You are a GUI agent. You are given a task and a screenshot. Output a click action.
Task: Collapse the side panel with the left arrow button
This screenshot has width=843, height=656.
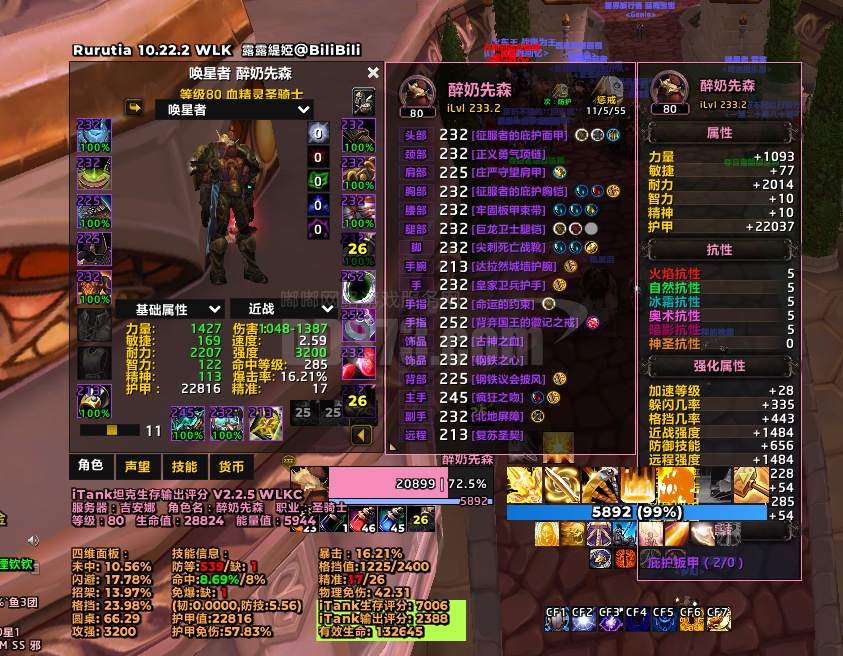(360, 435)
